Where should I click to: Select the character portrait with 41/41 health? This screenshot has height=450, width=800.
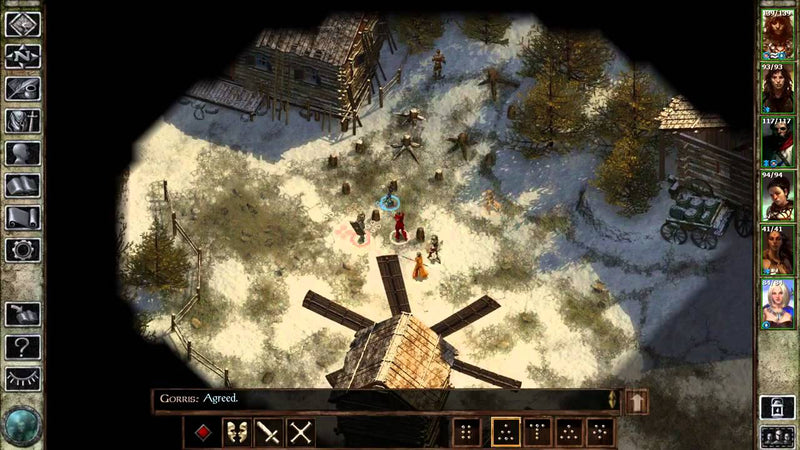[777, 252]
